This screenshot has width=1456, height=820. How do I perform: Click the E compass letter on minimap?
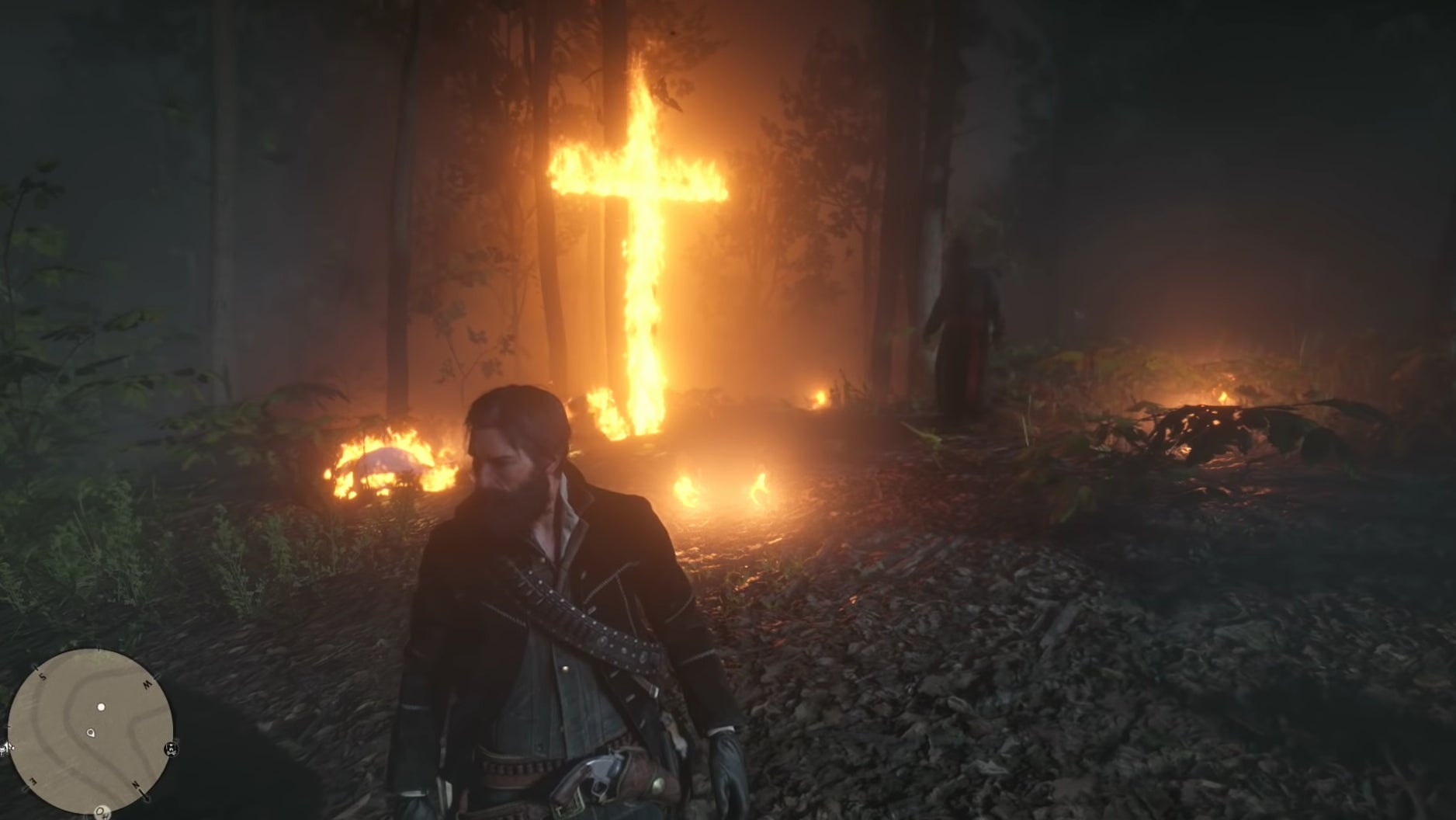point(33,782)
